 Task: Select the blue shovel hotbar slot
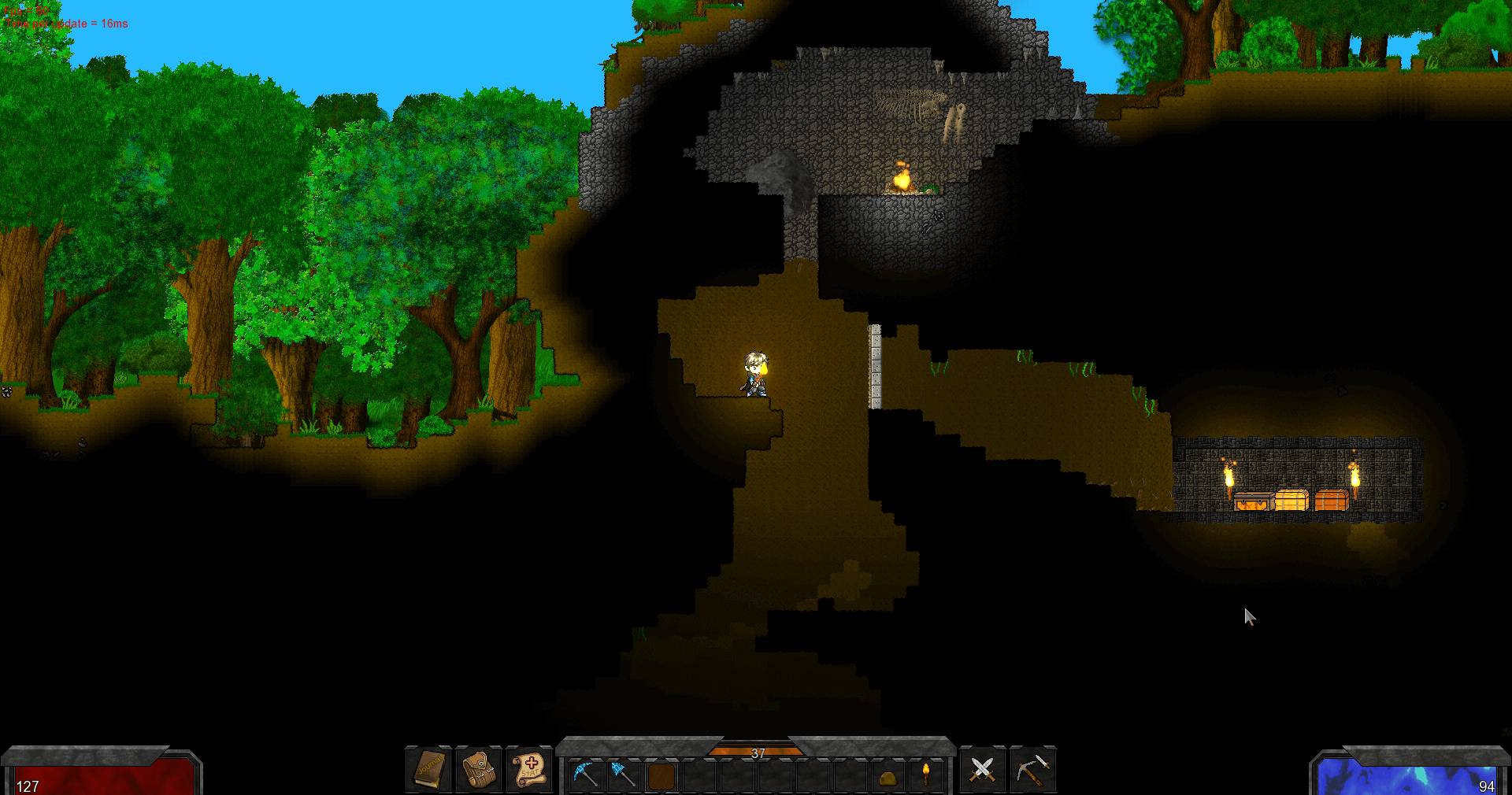pyautogui.click(x=623, y=775)
